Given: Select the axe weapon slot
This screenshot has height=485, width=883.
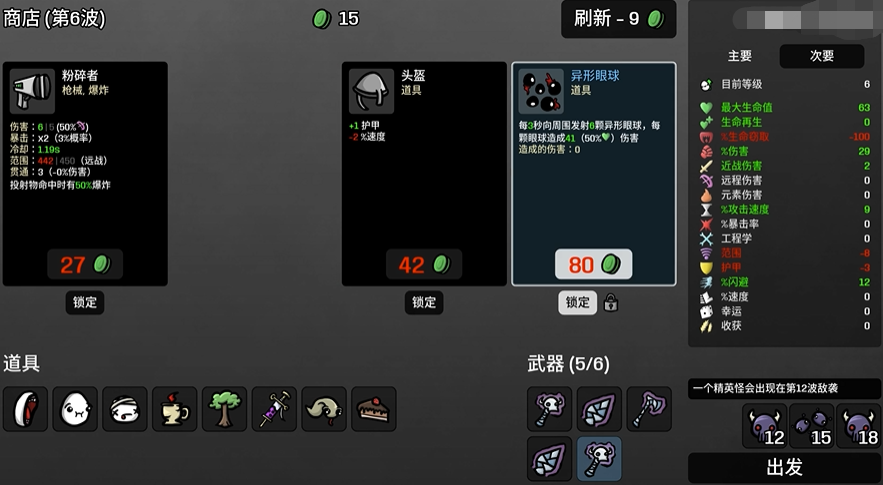Looking at the screenshot, I should pos(649,409).
